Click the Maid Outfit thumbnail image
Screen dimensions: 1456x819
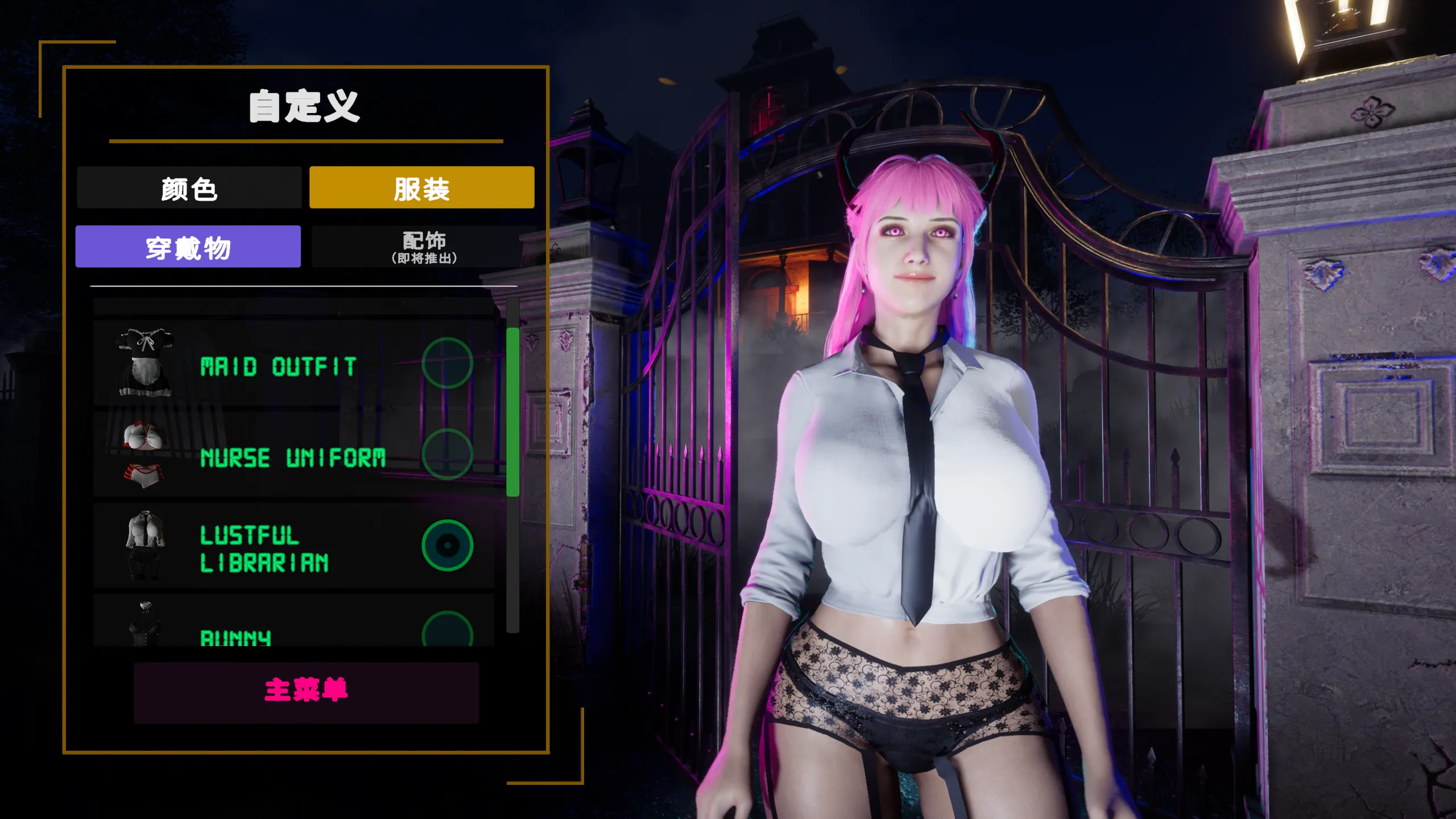(x=144, y=363)
